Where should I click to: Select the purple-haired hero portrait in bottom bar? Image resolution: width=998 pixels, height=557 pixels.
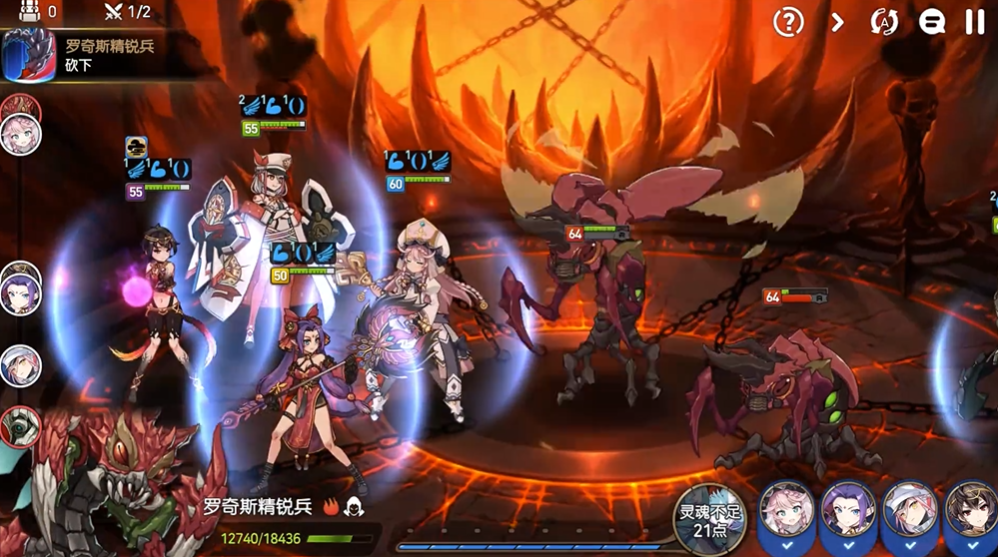point(847,511)
